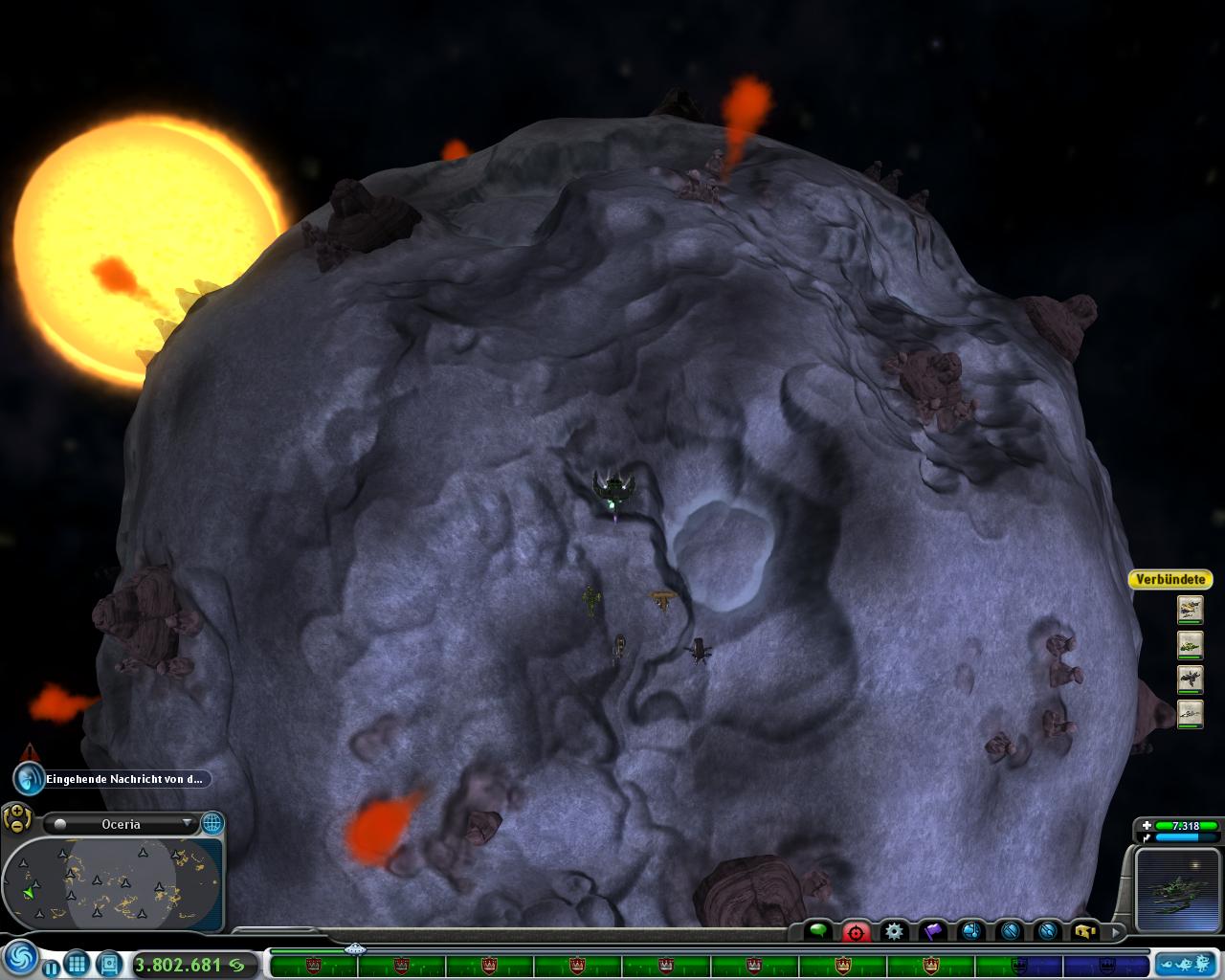Click the Verbündete allies label

(x=1169, y=579)
